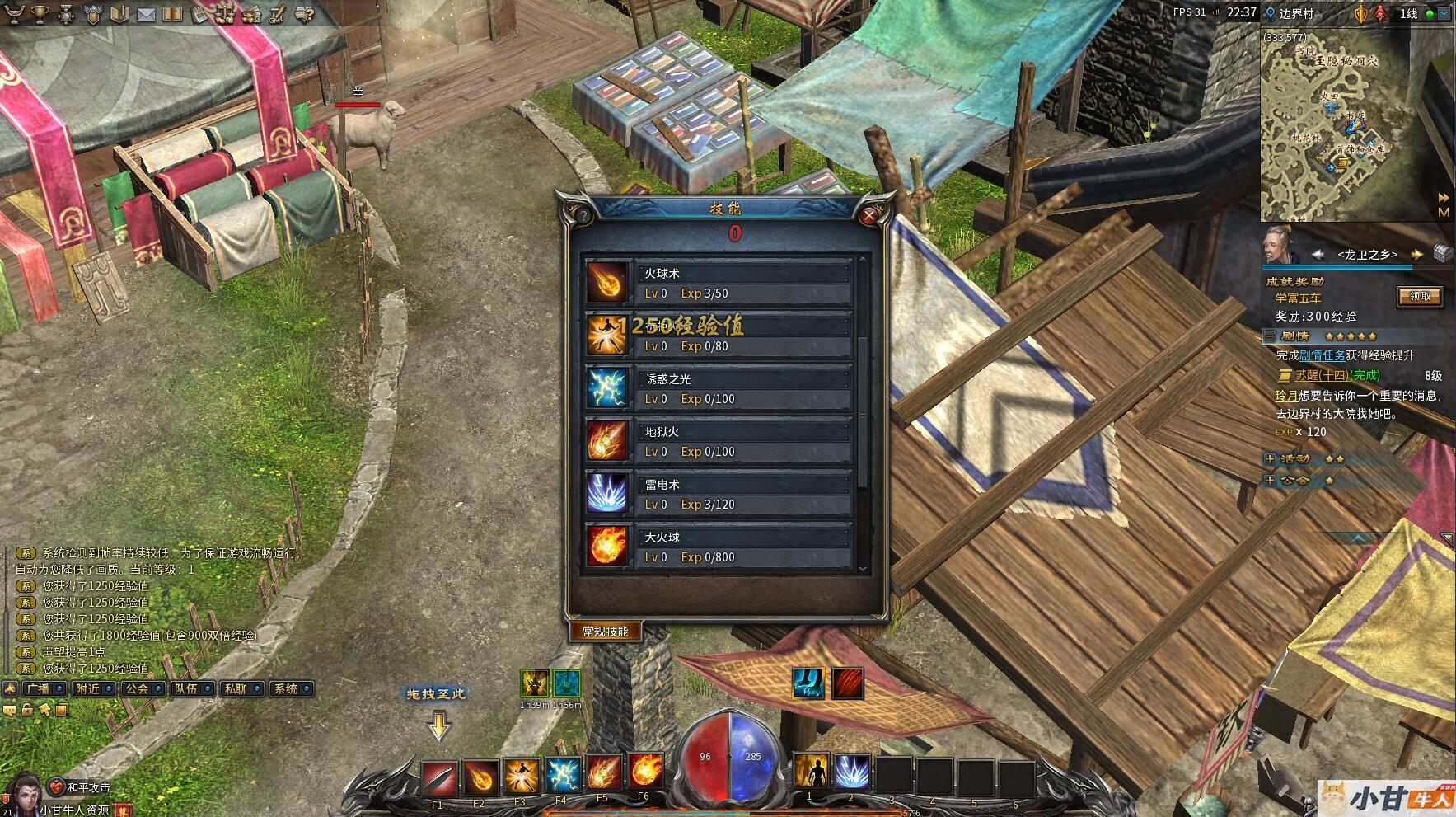This screenshot has height=817, width=1456.
Task: Select the 大火球 skill row
Action: [717, 546]
